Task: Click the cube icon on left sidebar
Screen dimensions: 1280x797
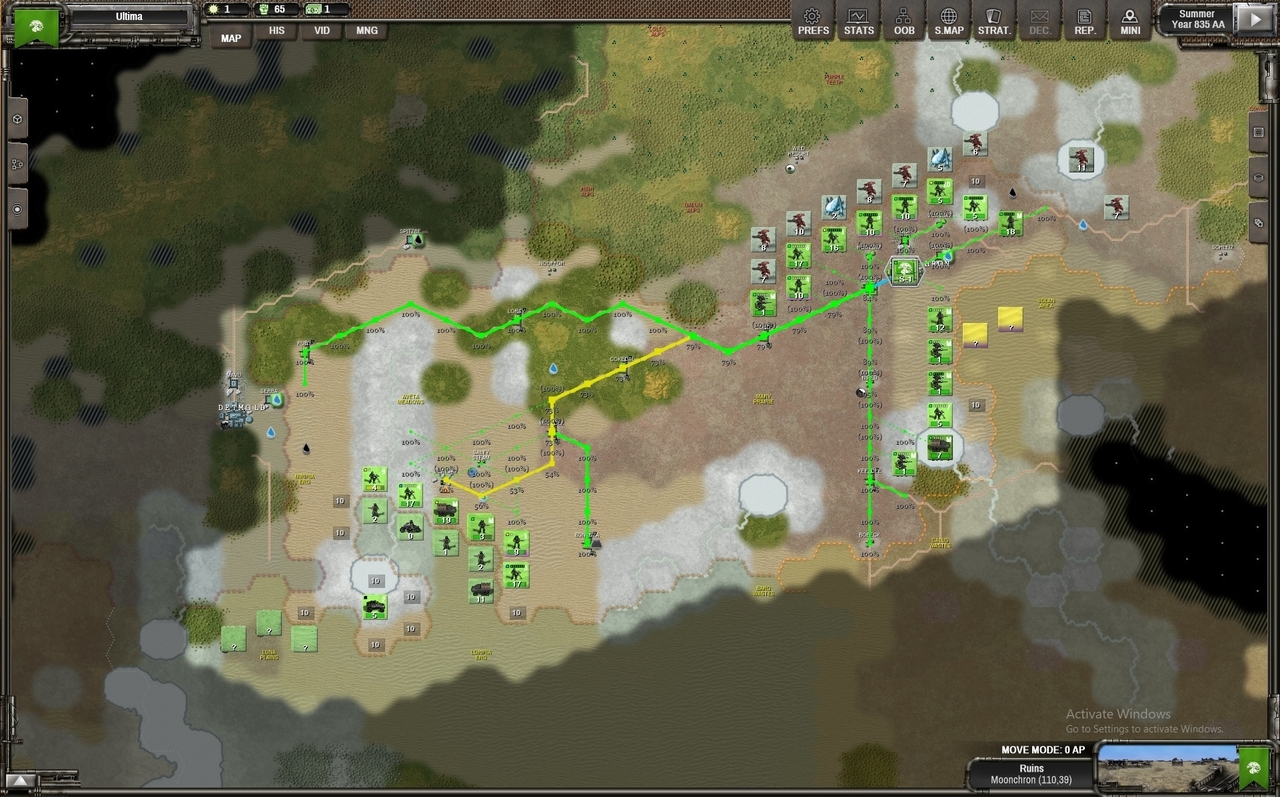Action: click(17, 118)
